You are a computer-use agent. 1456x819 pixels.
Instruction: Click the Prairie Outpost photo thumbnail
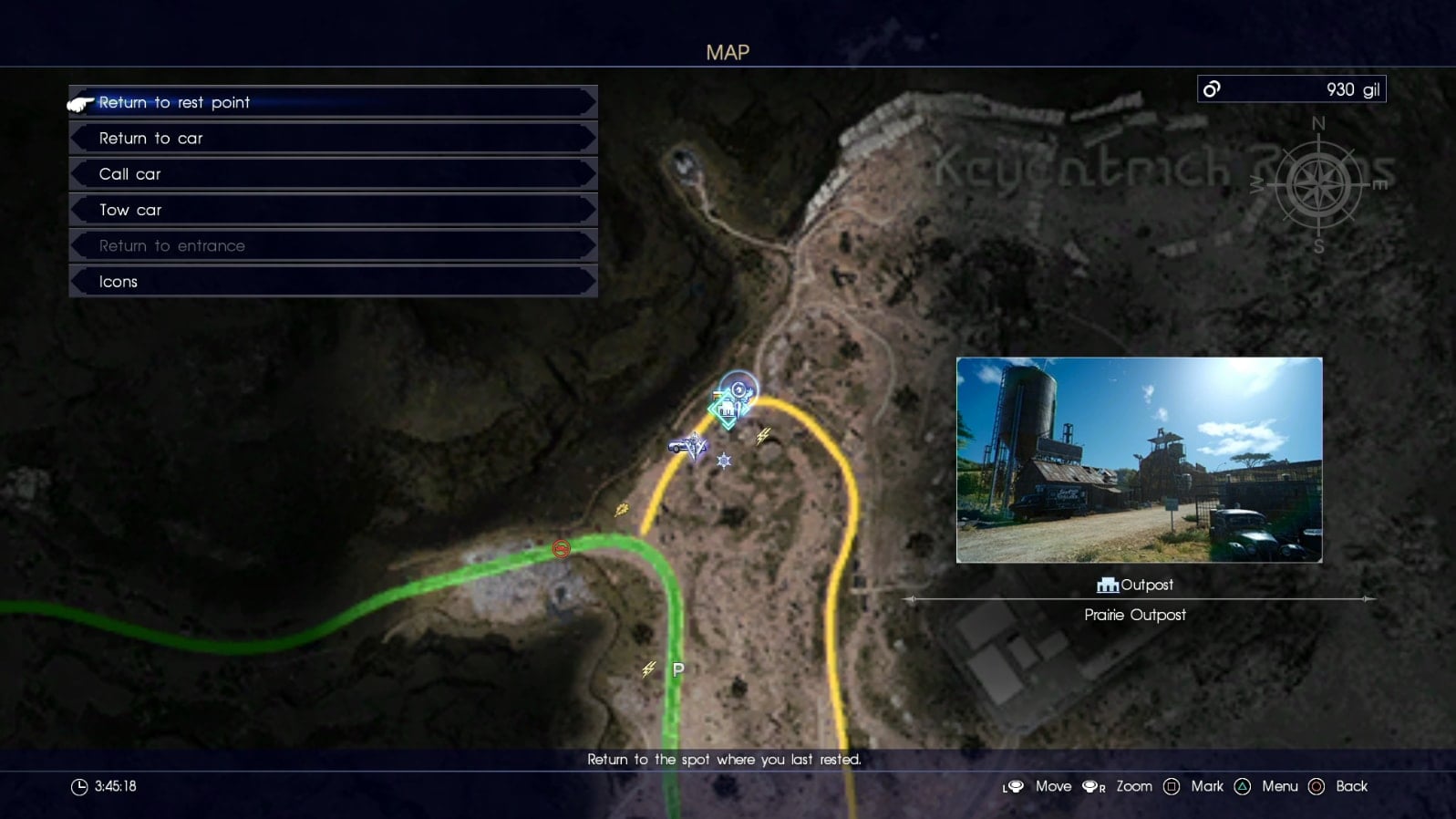1137,461
